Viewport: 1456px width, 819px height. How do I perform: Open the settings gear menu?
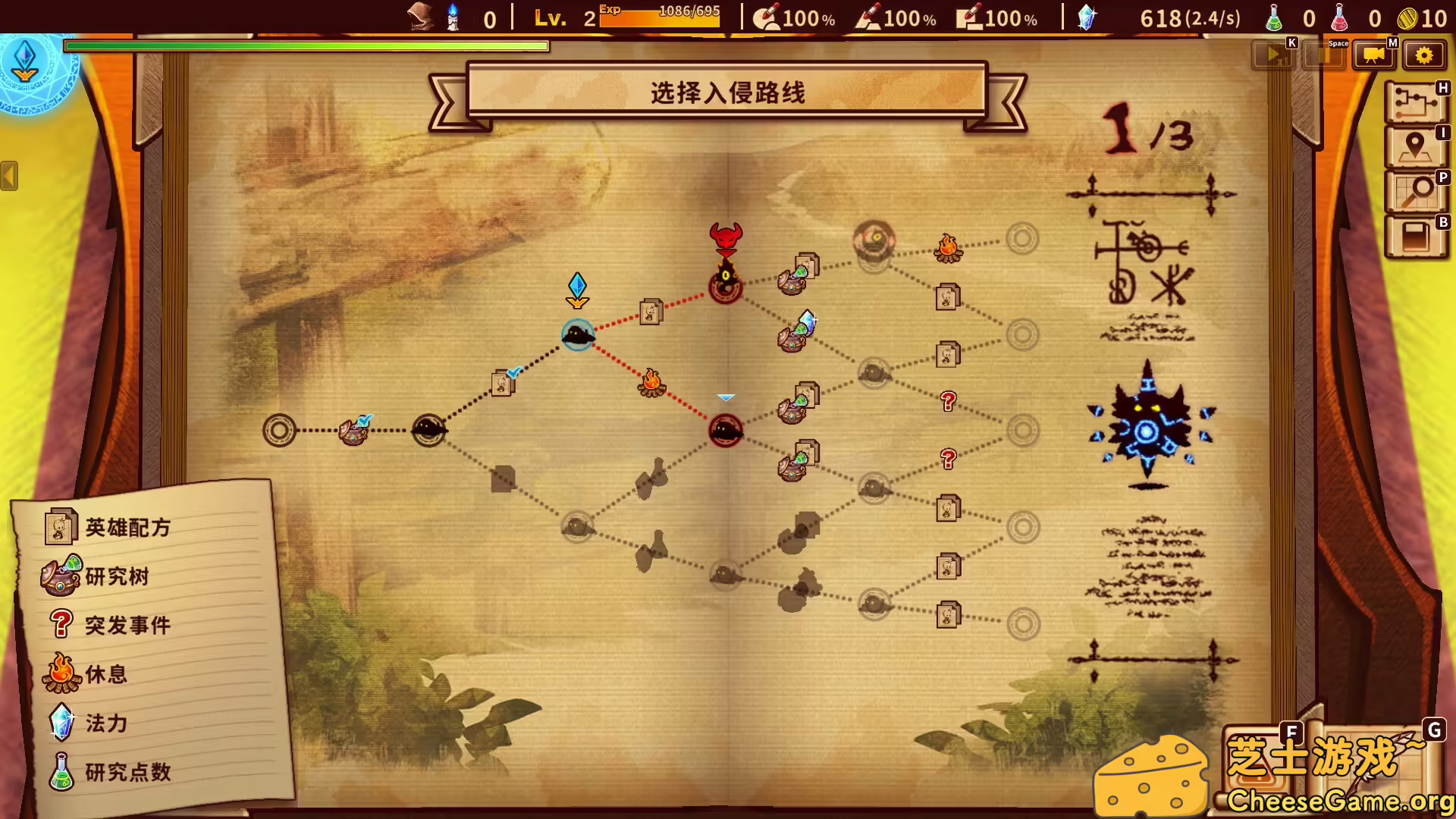tap(1424, 54)
